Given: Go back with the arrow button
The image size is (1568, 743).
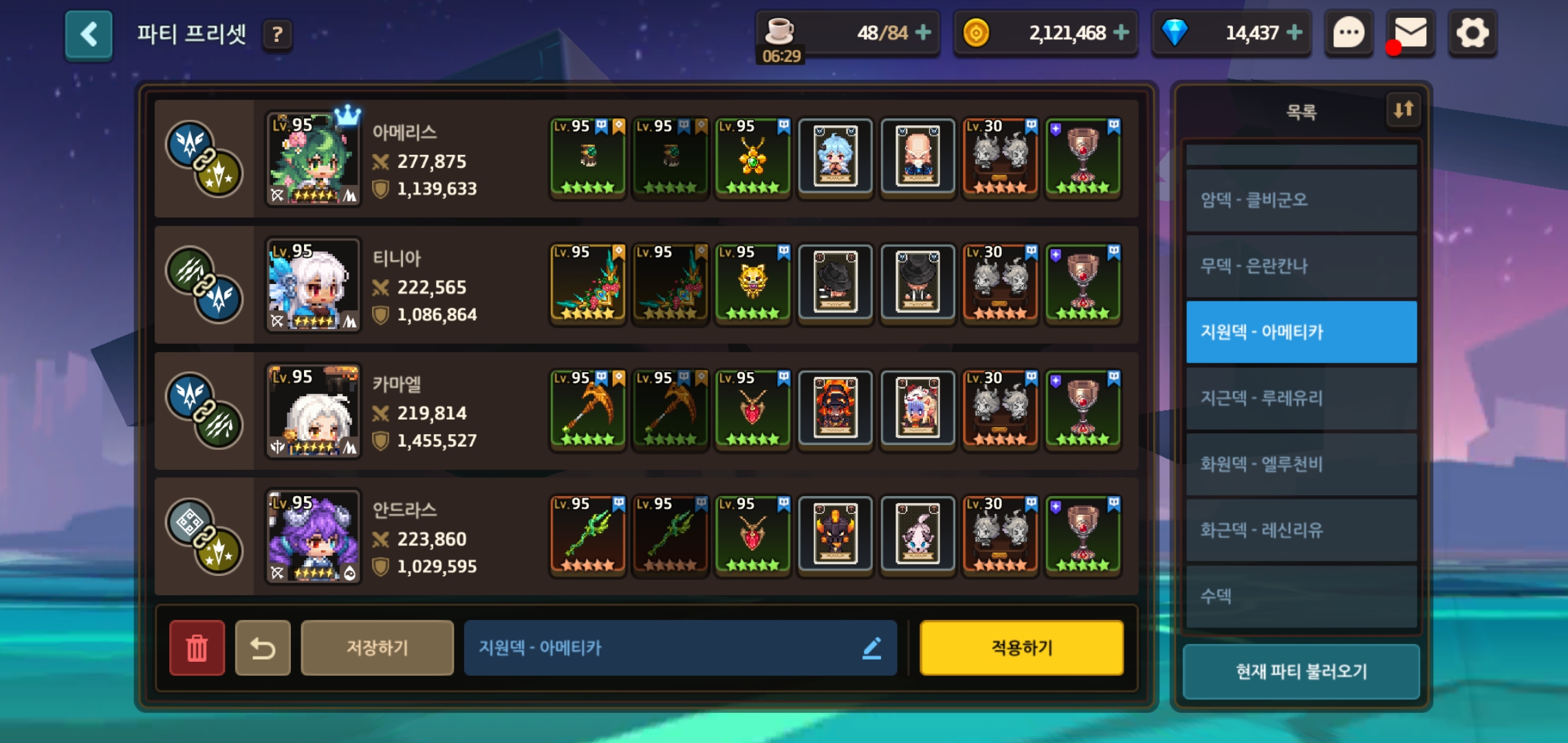Looking at the screenshot, I should coord(89,34).
